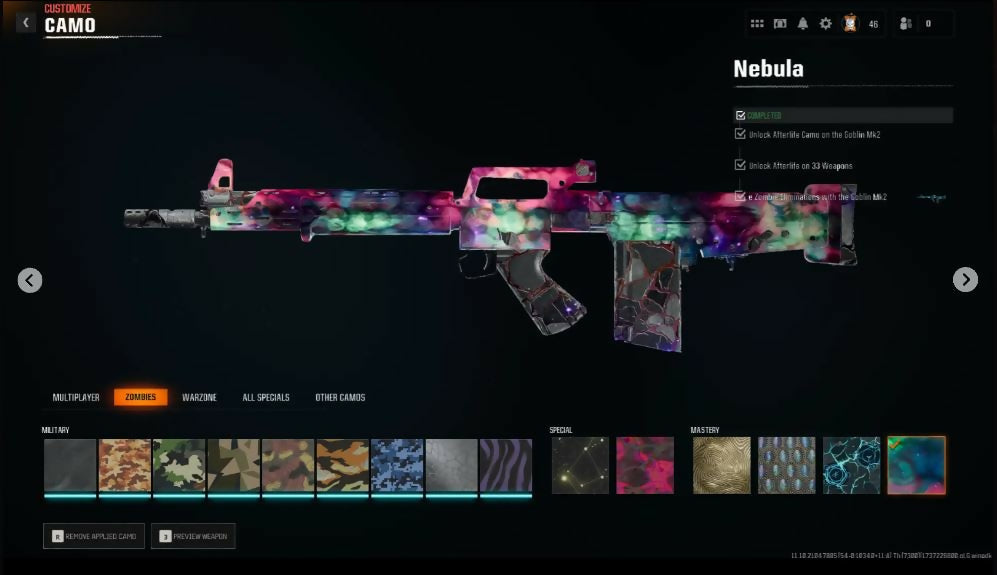Open the notifications bell
Viewport: 997px width, 575px height.
(x=802, y=24)
